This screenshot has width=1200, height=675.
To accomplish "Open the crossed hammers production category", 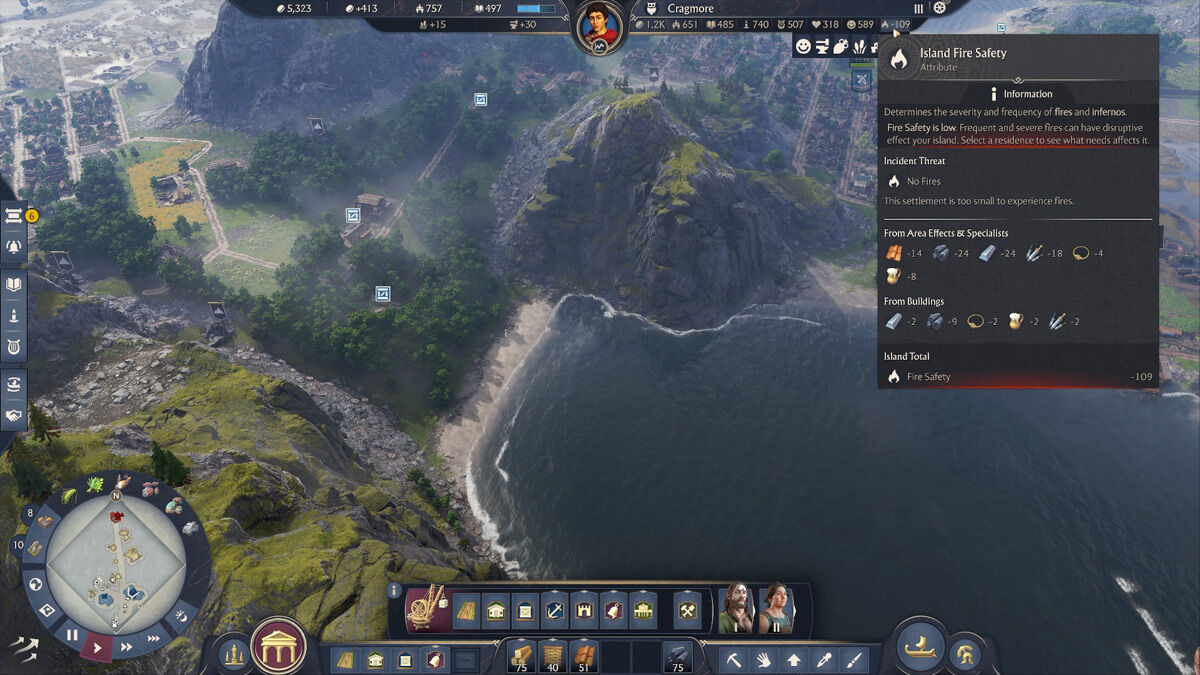I will point(688,609).
